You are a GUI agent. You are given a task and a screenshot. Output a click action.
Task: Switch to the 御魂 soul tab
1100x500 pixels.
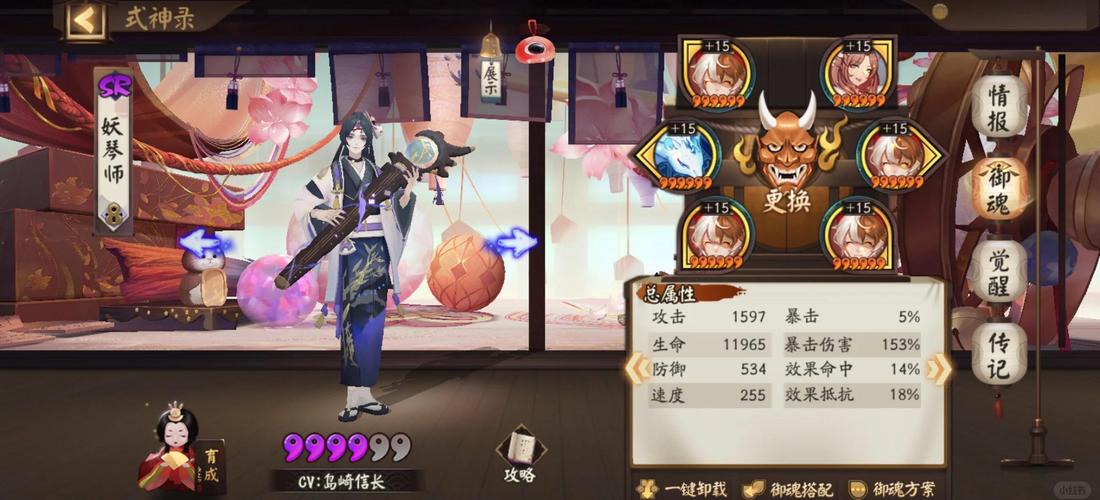[x=998, y=189]
